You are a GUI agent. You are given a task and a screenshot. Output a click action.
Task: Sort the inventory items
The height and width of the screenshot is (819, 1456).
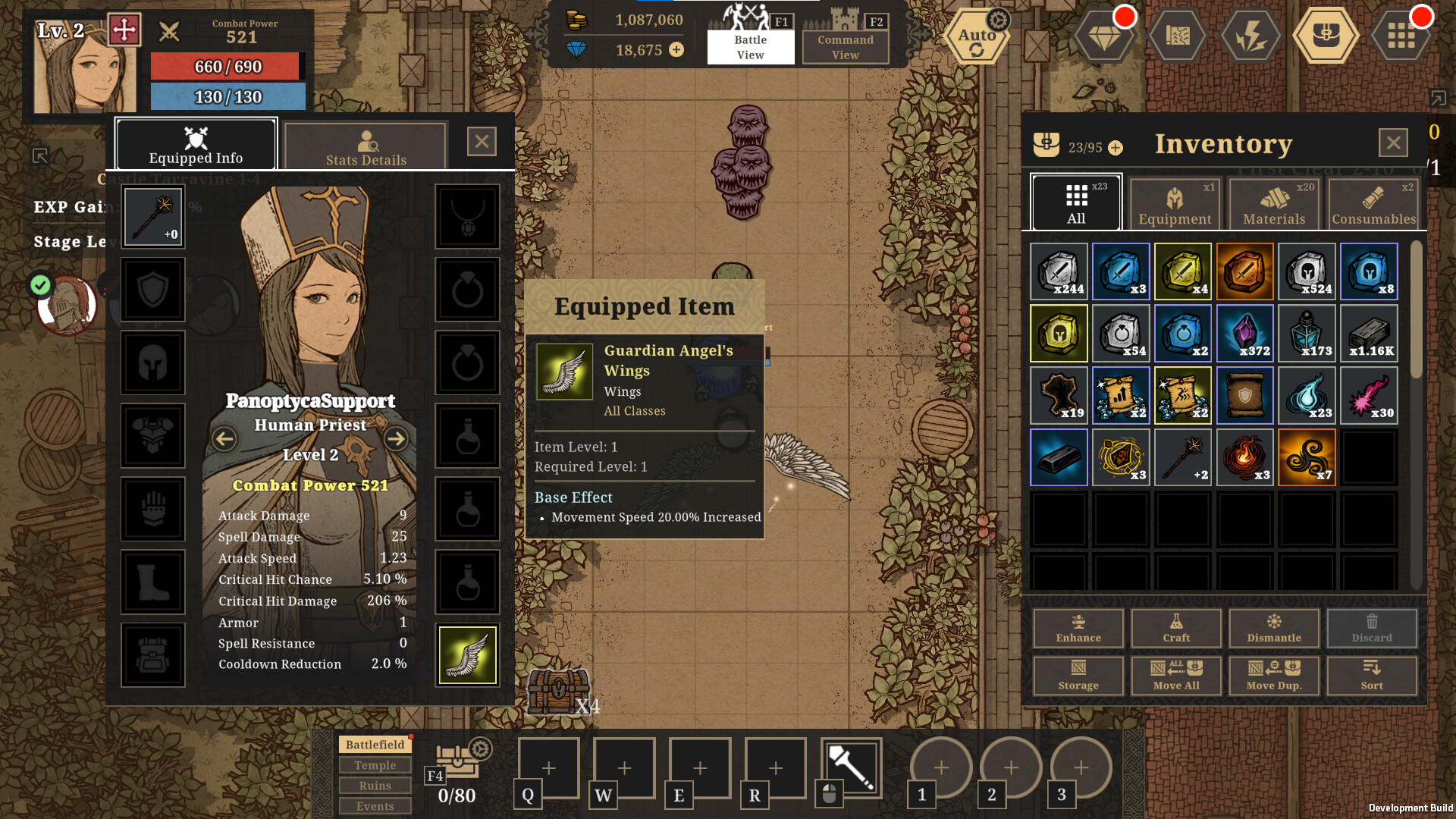tap(1372, 675)
